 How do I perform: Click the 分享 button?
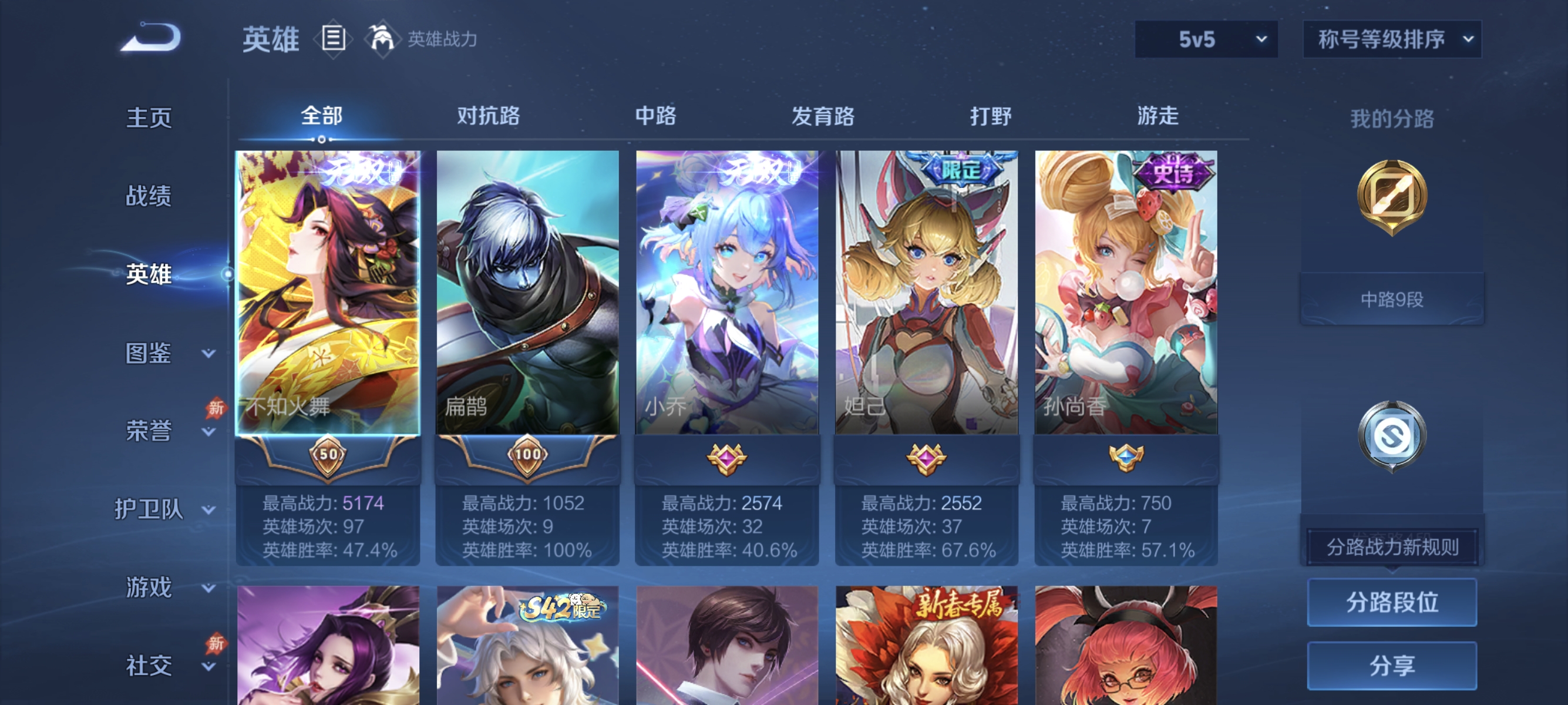tap(1392, 667)
